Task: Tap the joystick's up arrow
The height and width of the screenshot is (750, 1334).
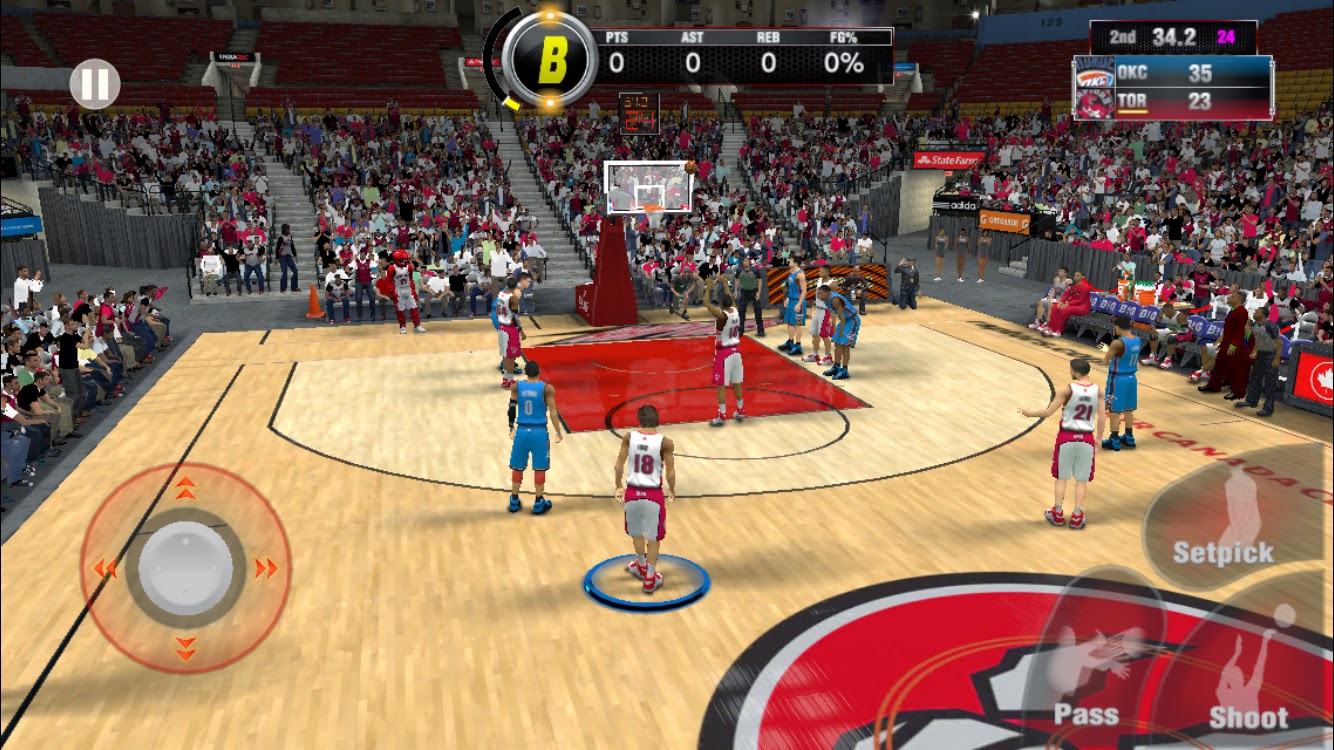Action: point(186,488)
